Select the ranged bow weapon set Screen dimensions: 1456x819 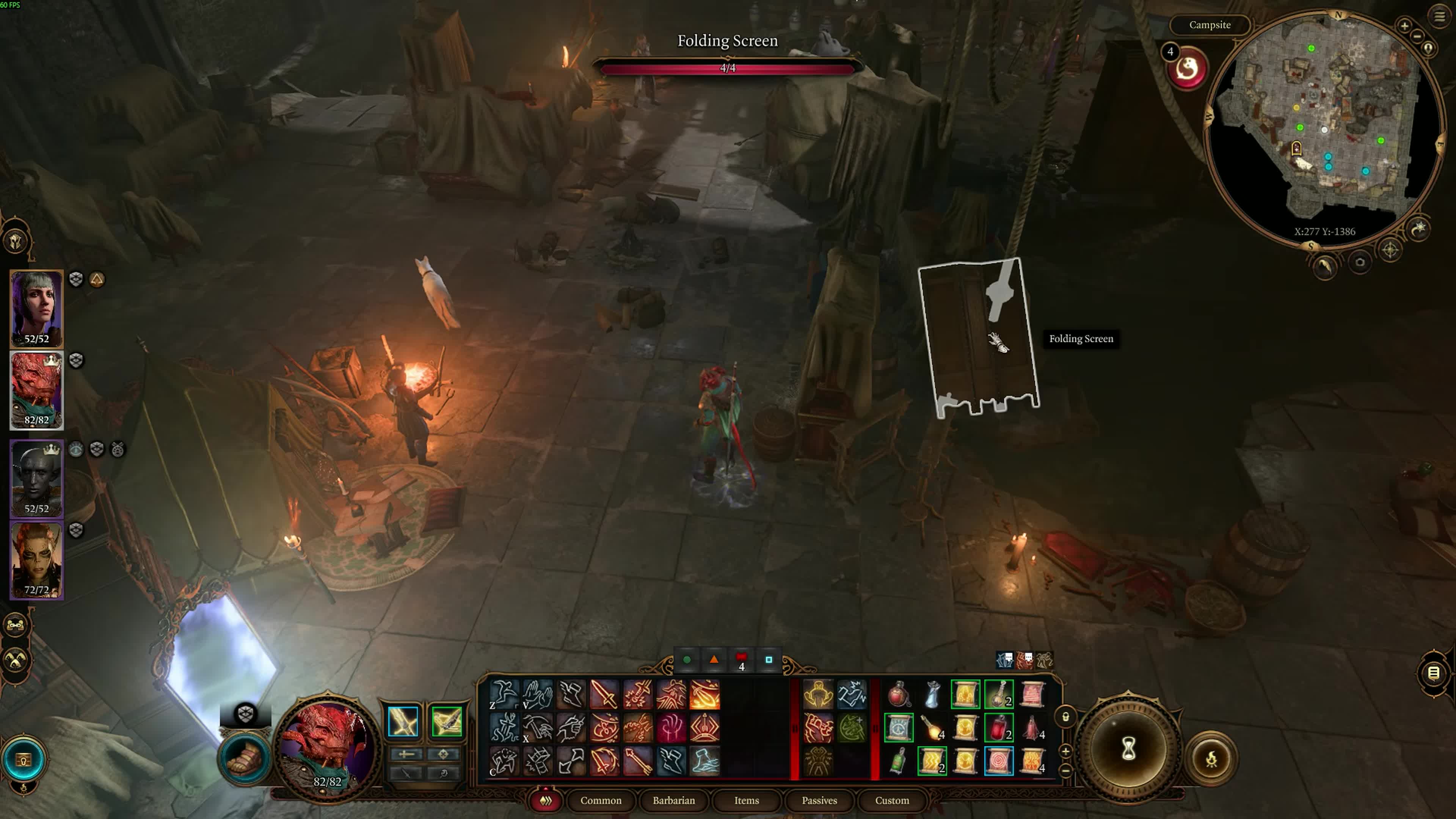coord(447,722)
